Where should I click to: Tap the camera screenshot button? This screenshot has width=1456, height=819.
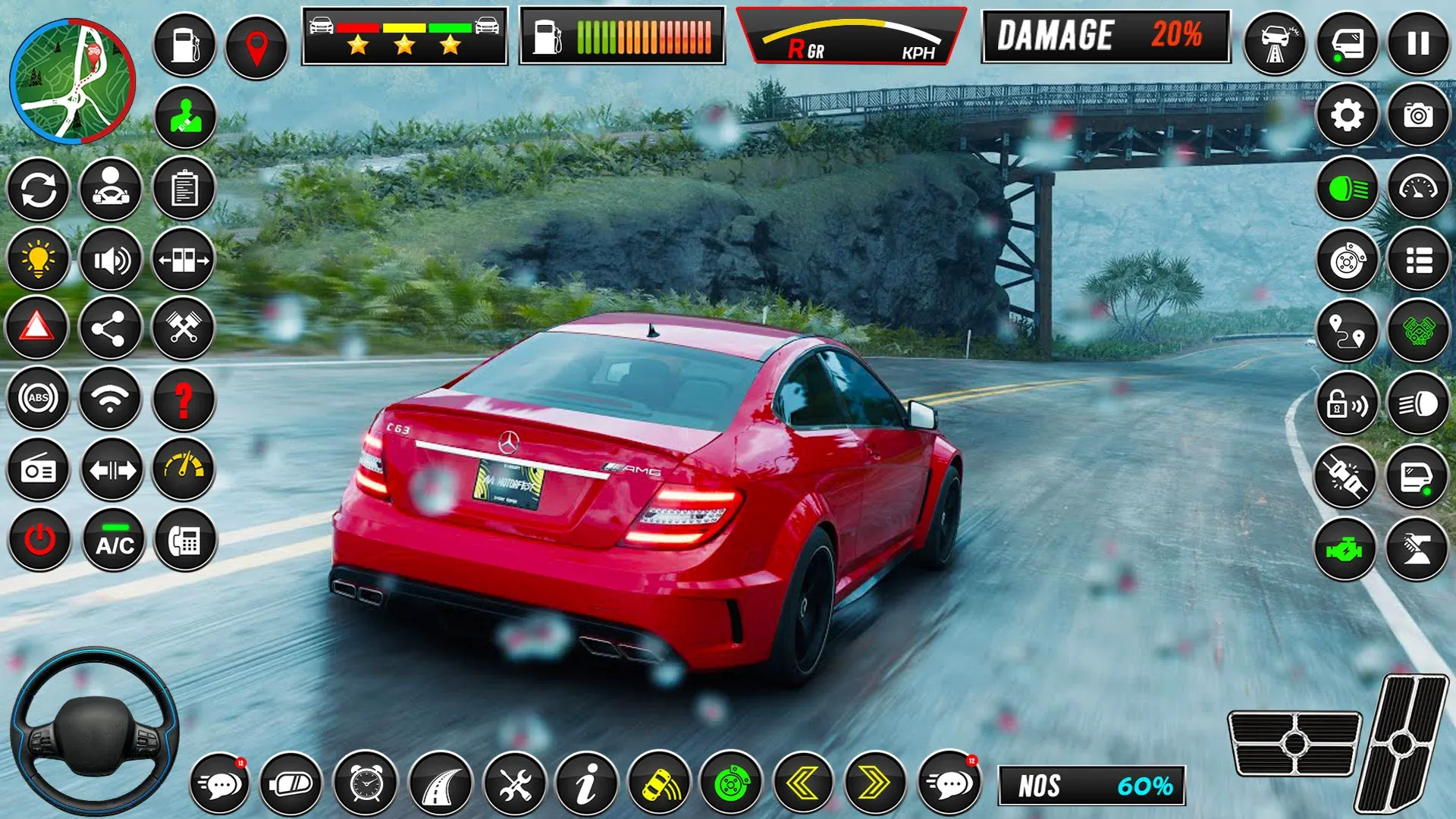pyautogui.click(x=1418, y=115)
